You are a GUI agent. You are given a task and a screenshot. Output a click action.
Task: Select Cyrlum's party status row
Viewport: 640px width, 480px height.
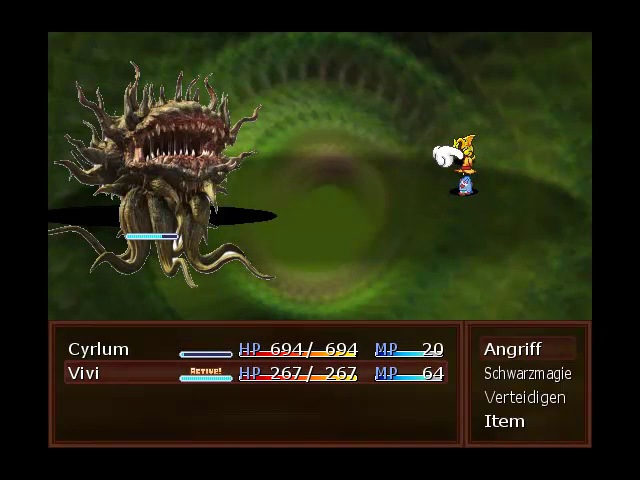pos(255,349)
